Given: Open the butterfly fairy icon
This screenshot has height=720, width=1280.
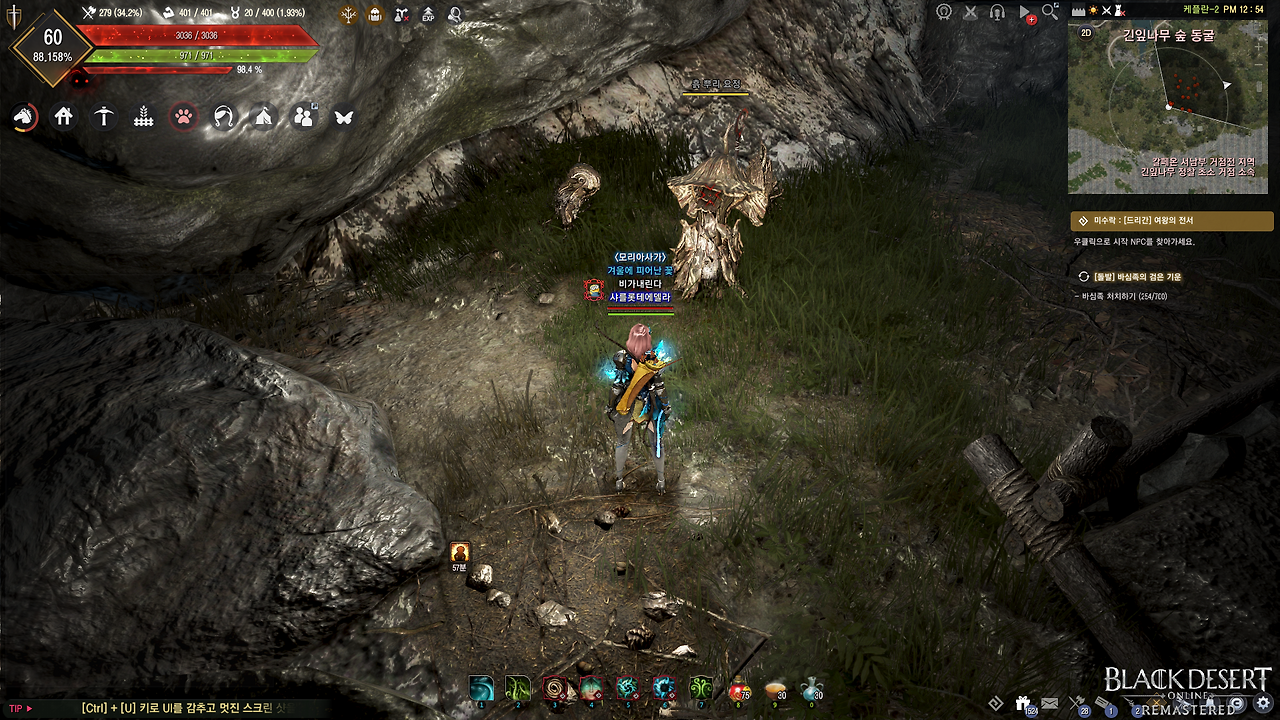Looking at the screenshot, I should (344, 117).
